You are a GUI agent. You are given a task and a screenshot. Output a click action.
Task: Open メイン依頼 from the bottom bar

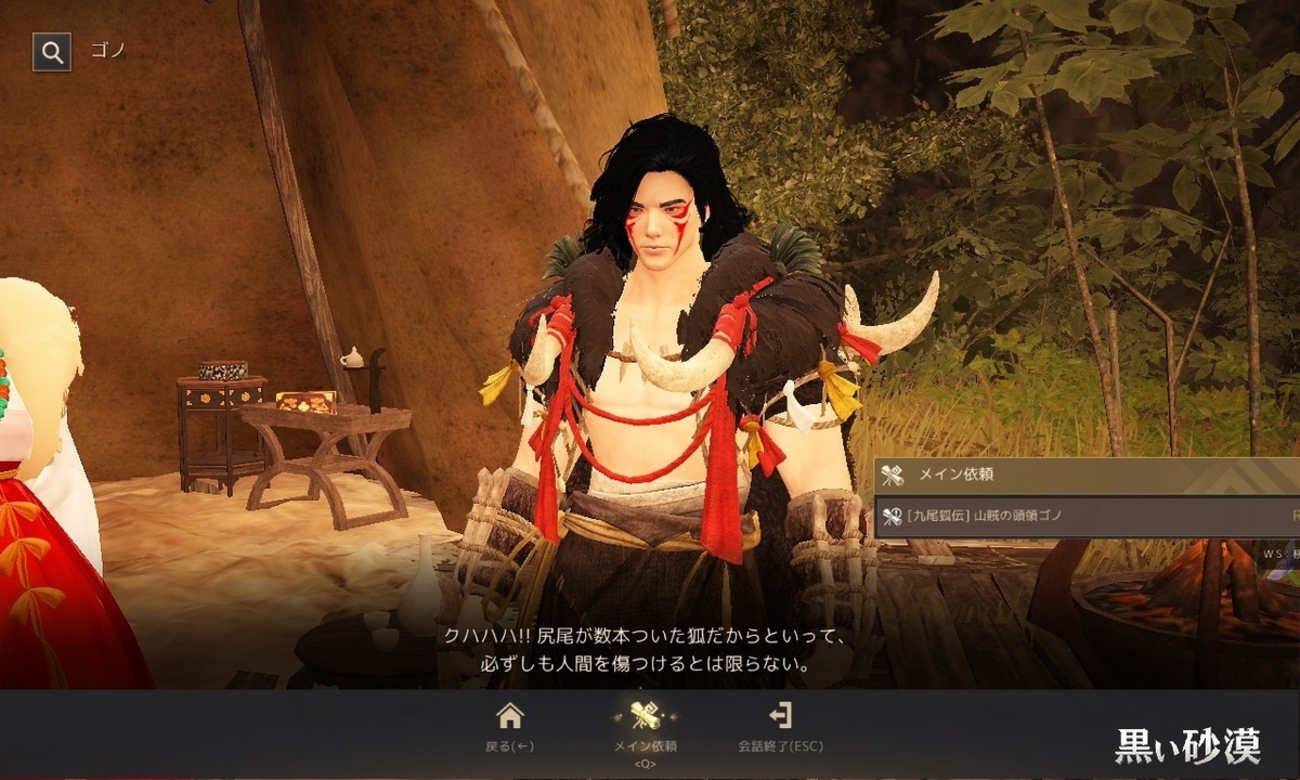tap(644, 726)
